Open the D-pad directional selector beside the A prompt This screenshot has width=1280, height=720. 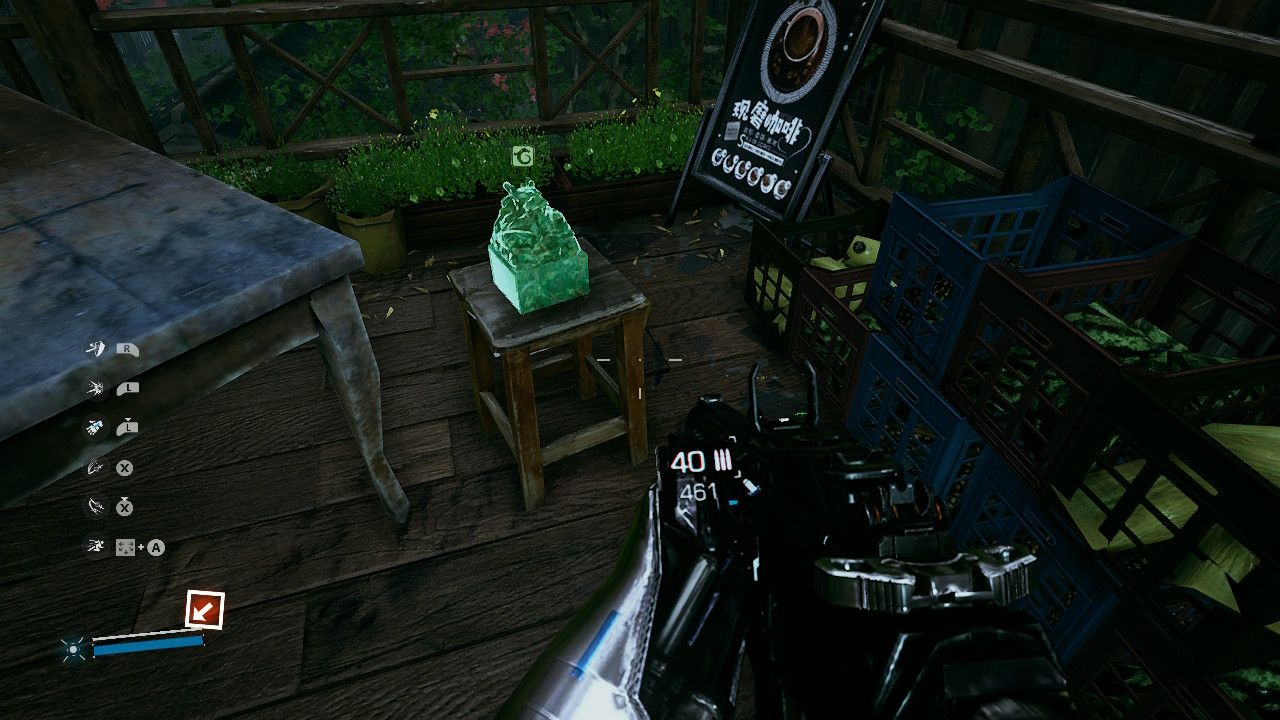[x=127, y=546]
